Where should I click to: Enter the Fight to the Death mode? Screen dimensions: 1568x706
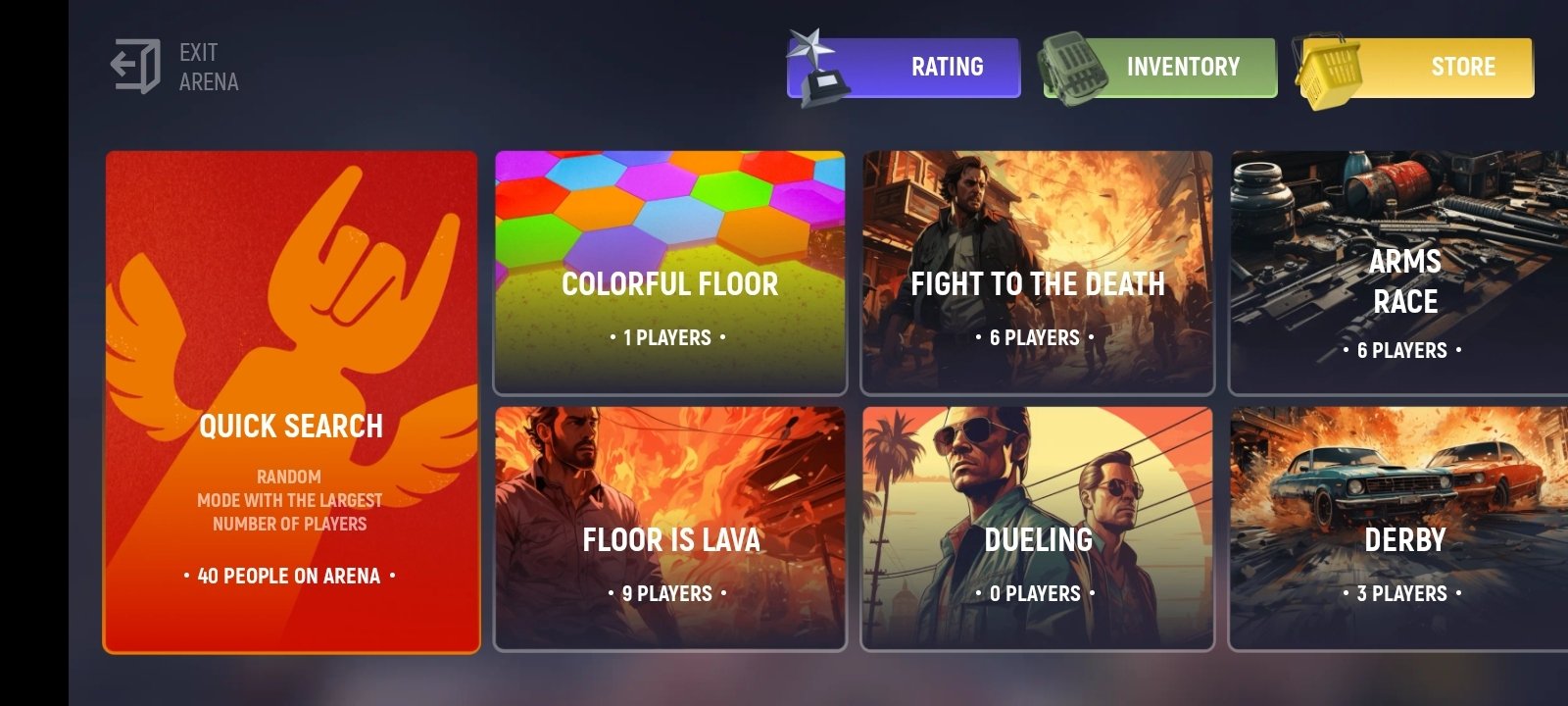tap(1037, 275)
